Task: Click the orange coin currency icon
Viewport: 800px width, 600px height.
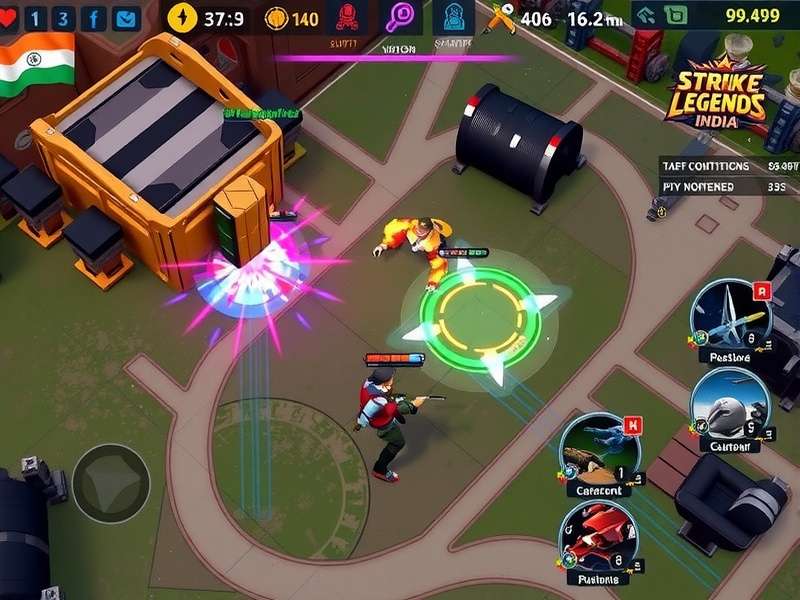Action: coord(276,17)
